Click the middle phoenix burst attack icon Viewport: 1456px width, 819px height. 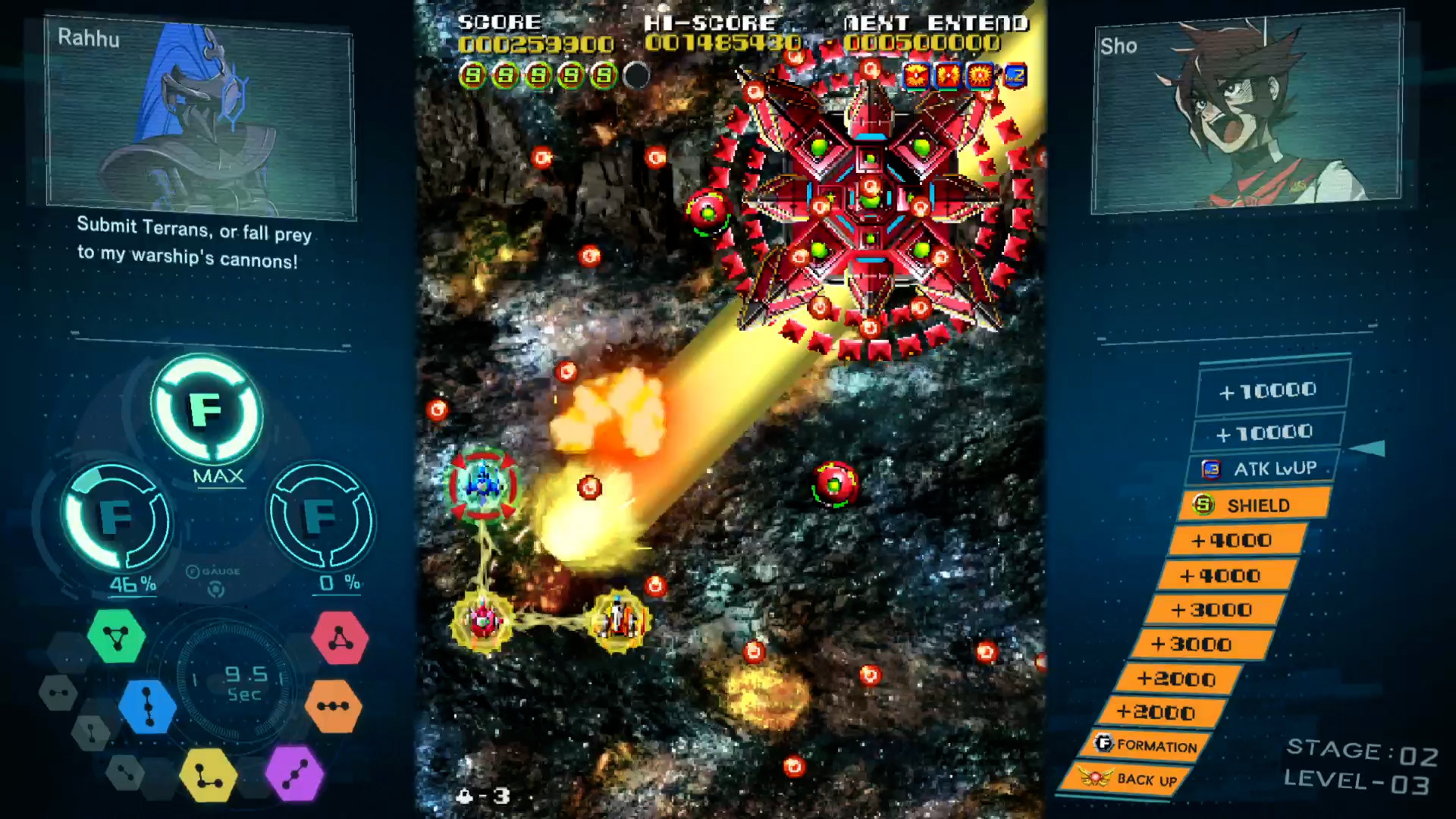coord(948,76)
